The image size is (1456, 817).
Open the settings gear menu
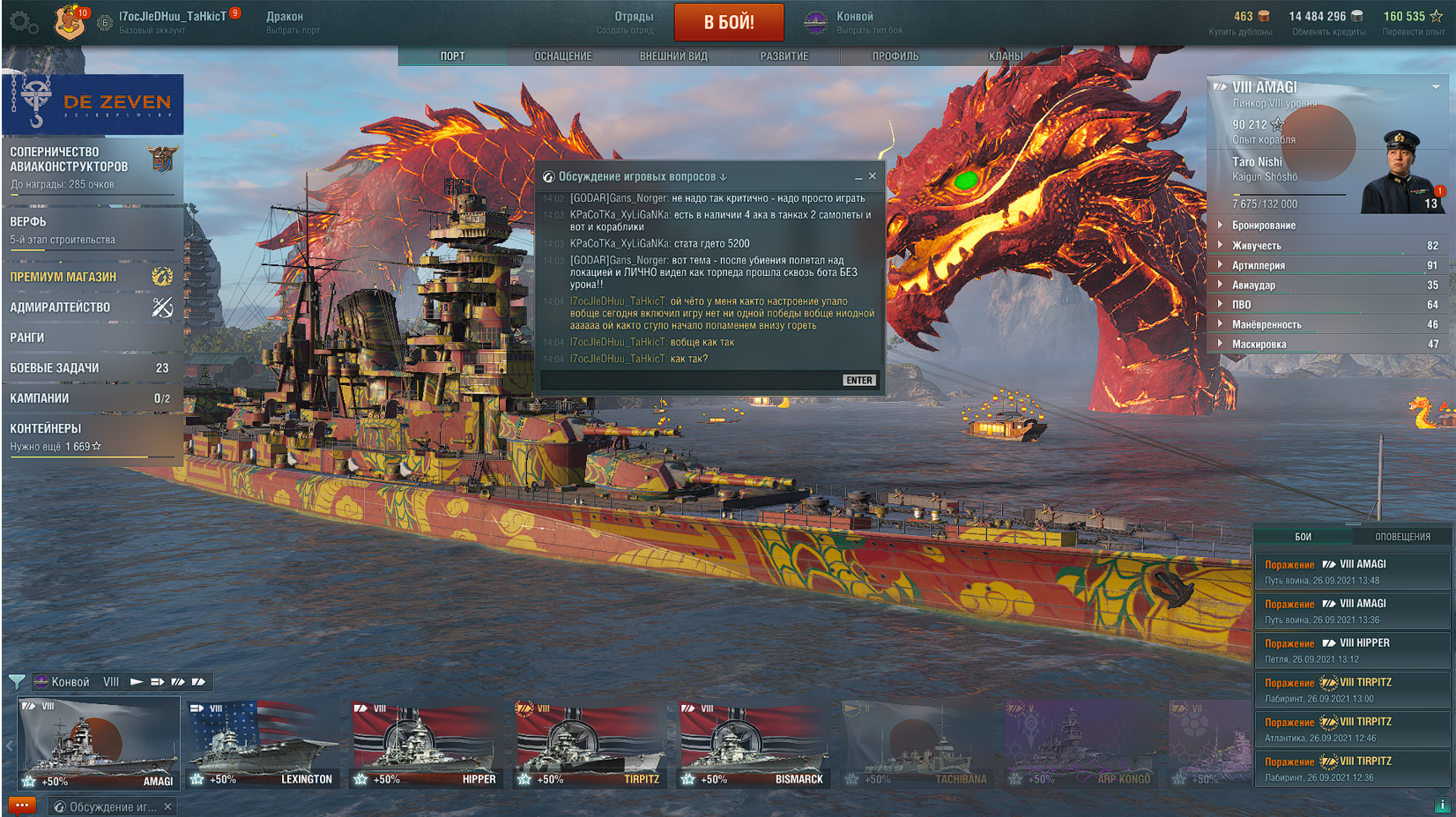(x=23, y=23)
